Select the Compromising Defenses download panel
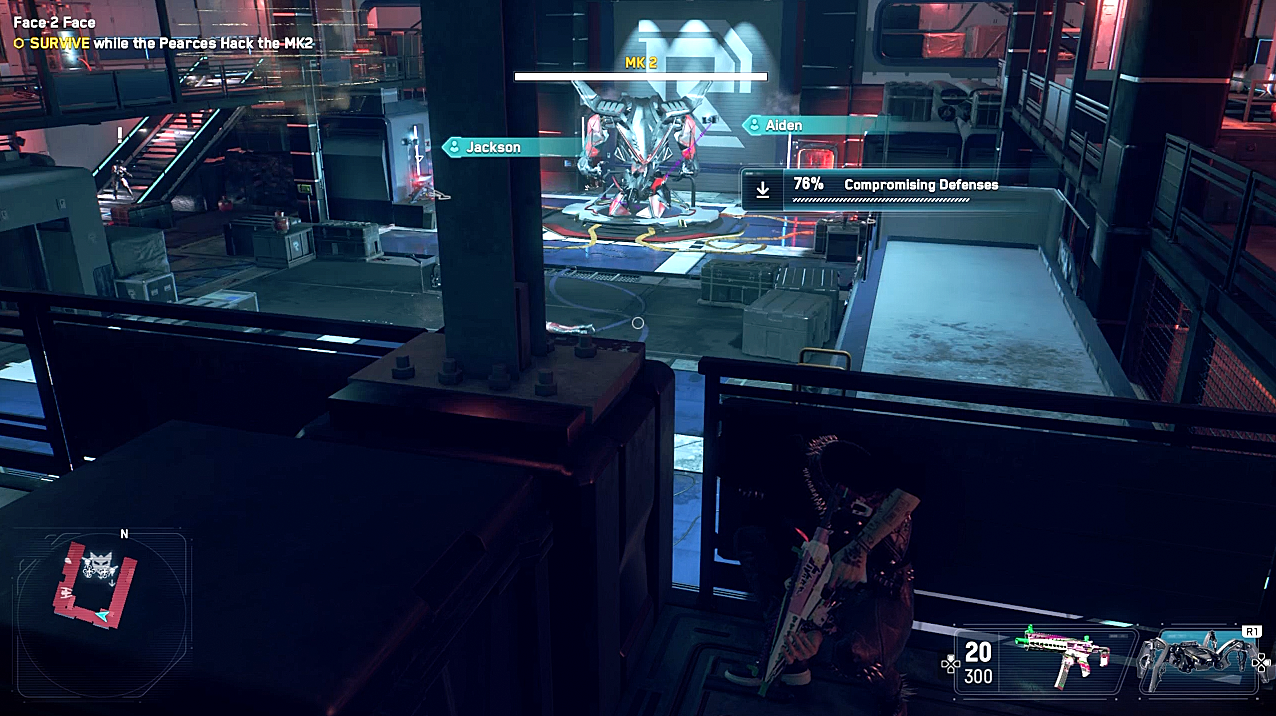This screenshot has height=716, width=1276. point(878,188)
